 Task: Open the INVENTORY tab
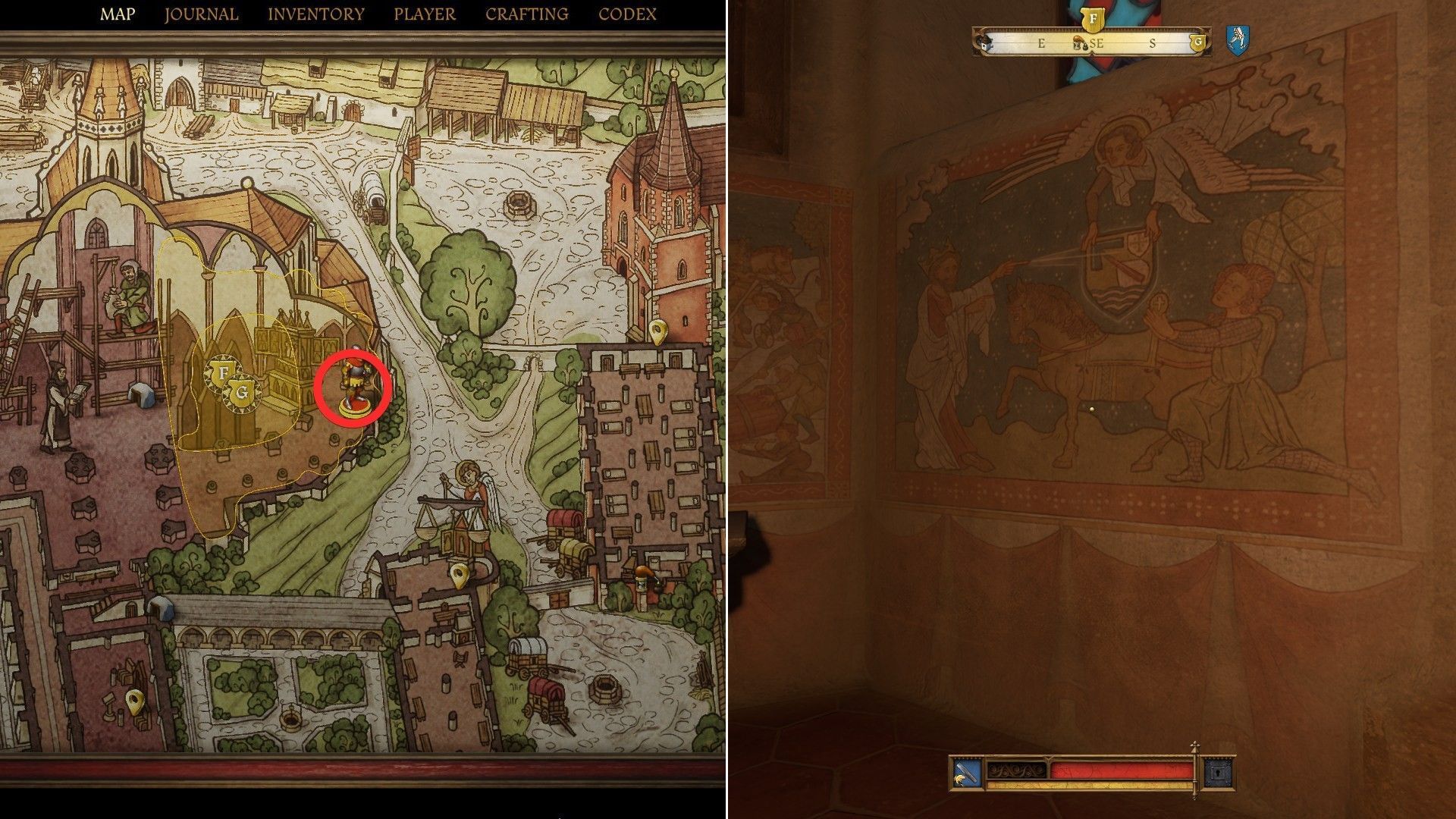tap(315, 13)
